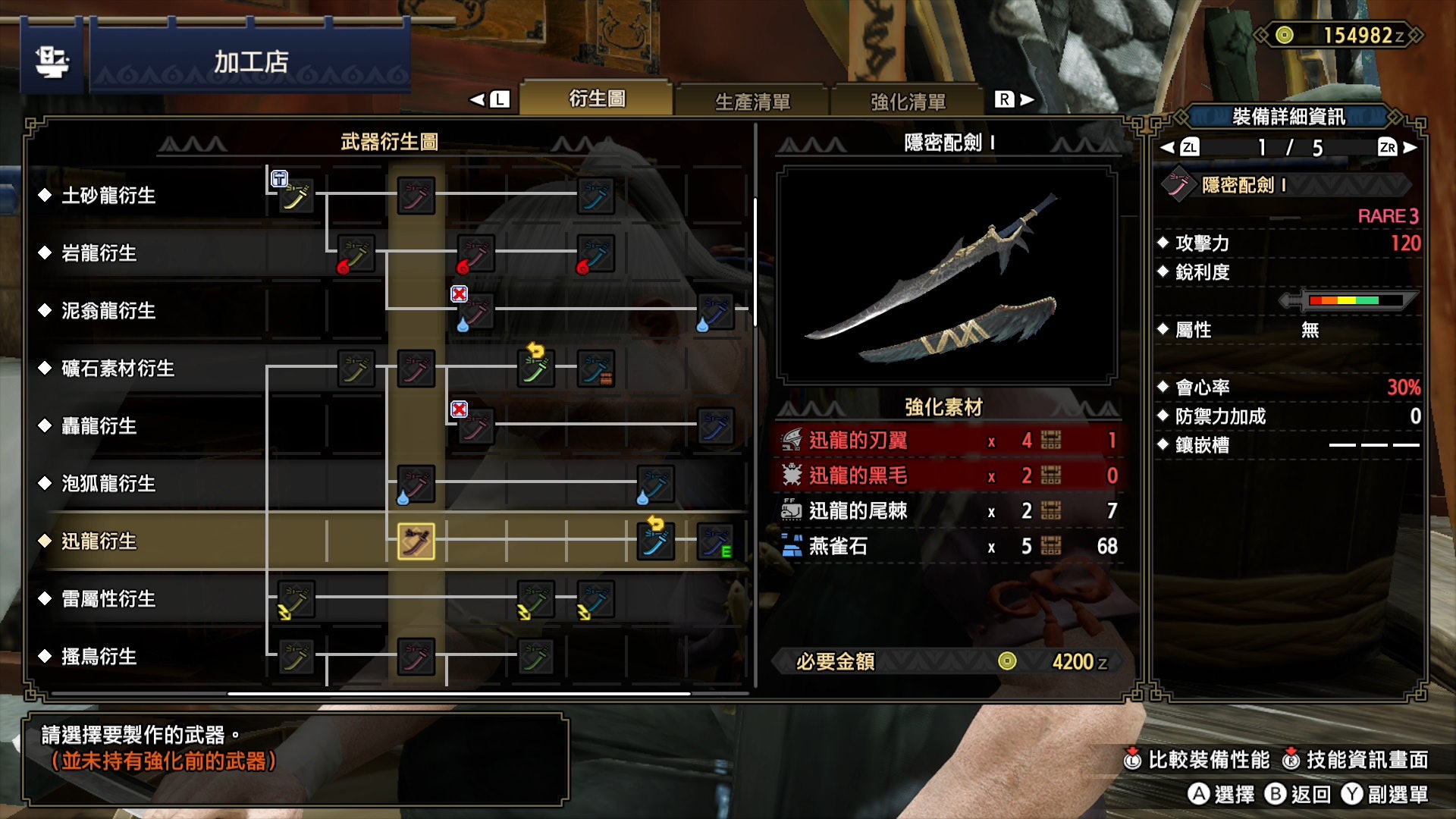The width and height of the screenshot is (1456, 819).
Task: Choose the 轟龍衍生 tree row
Action: pyautogui.click(x=99, y=426)
